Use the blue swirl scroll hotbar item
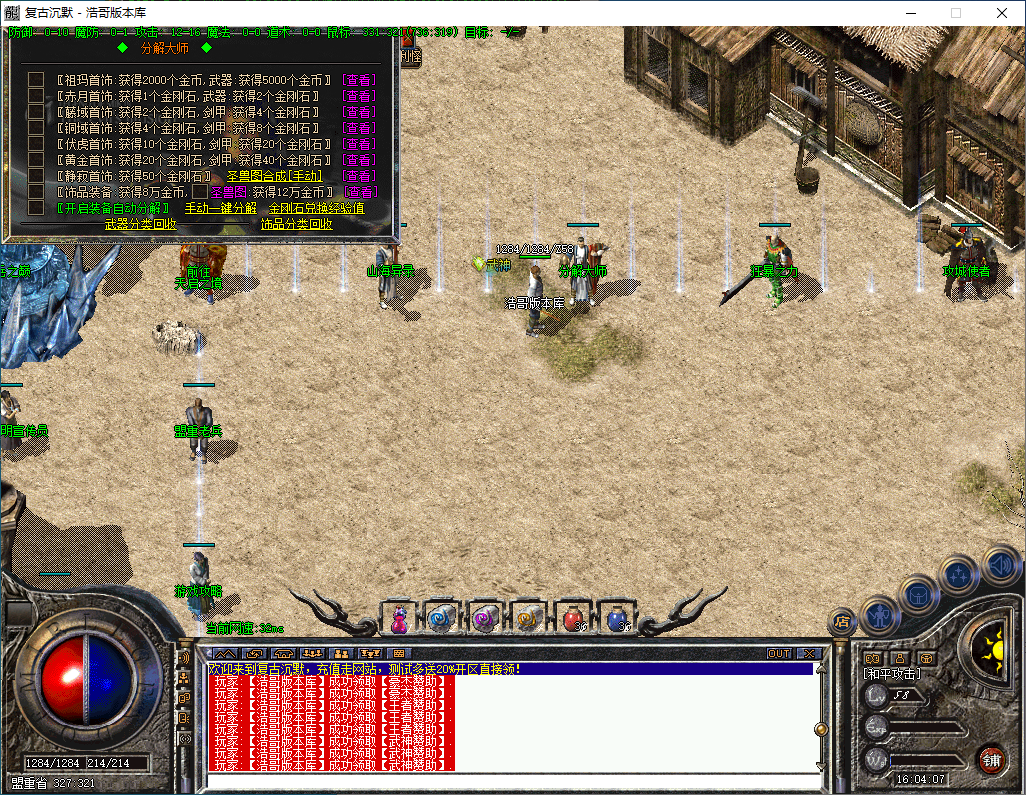The width and height of the screenshot is (1026, 795). (441, 620)
